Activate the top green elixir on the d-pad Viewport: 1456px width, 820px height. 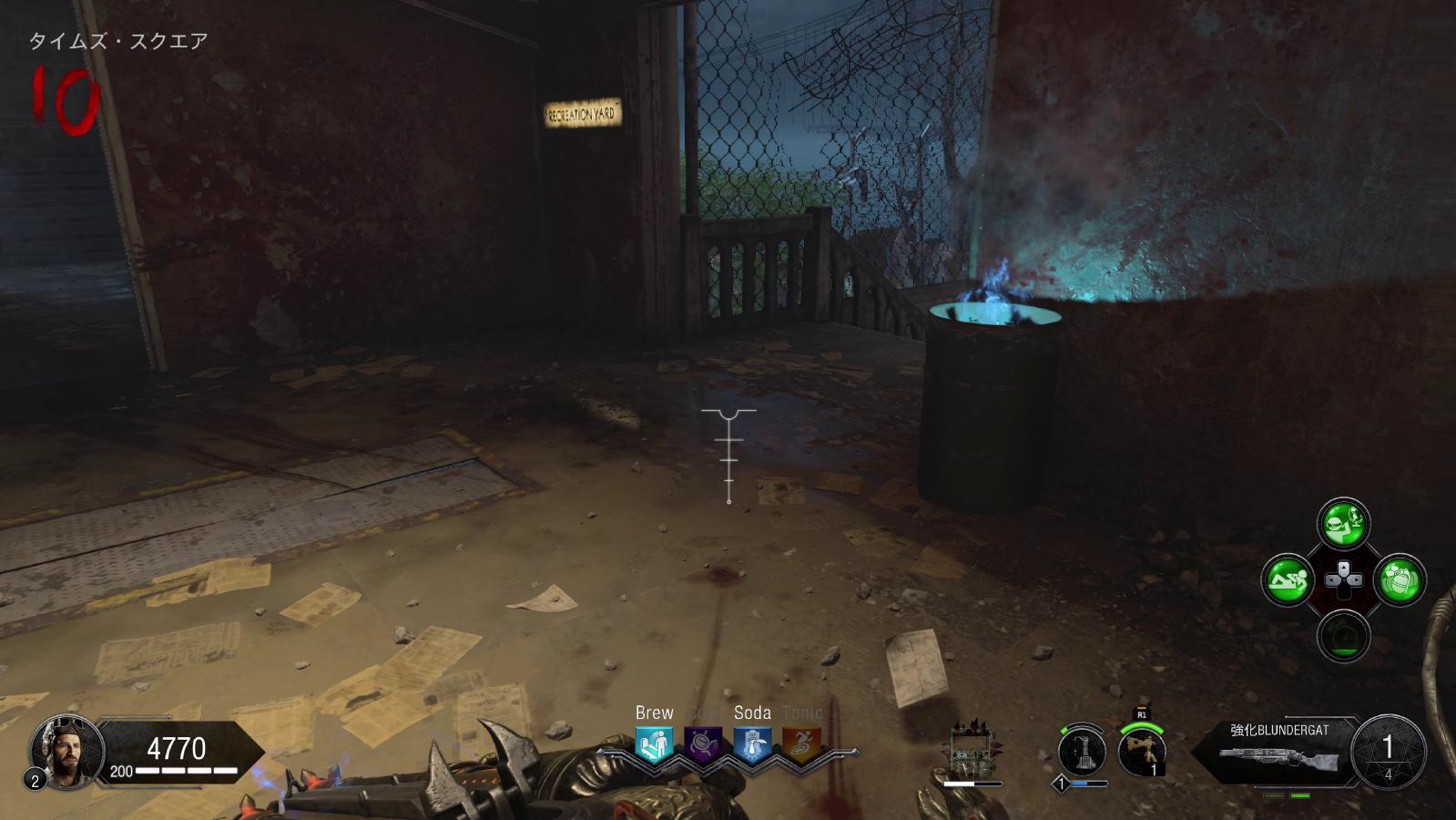(1343, 523)
